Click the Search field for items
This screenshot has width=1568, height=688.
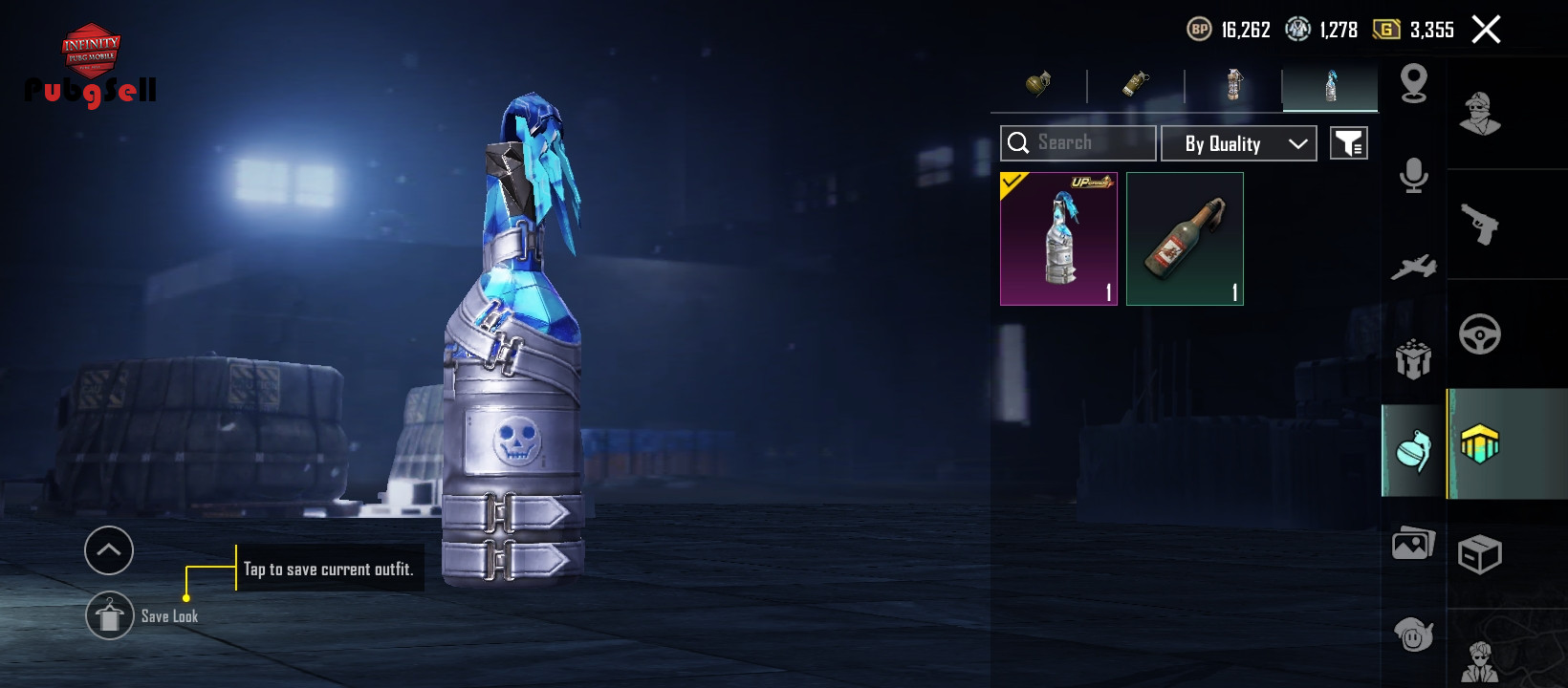point(1078,143)
